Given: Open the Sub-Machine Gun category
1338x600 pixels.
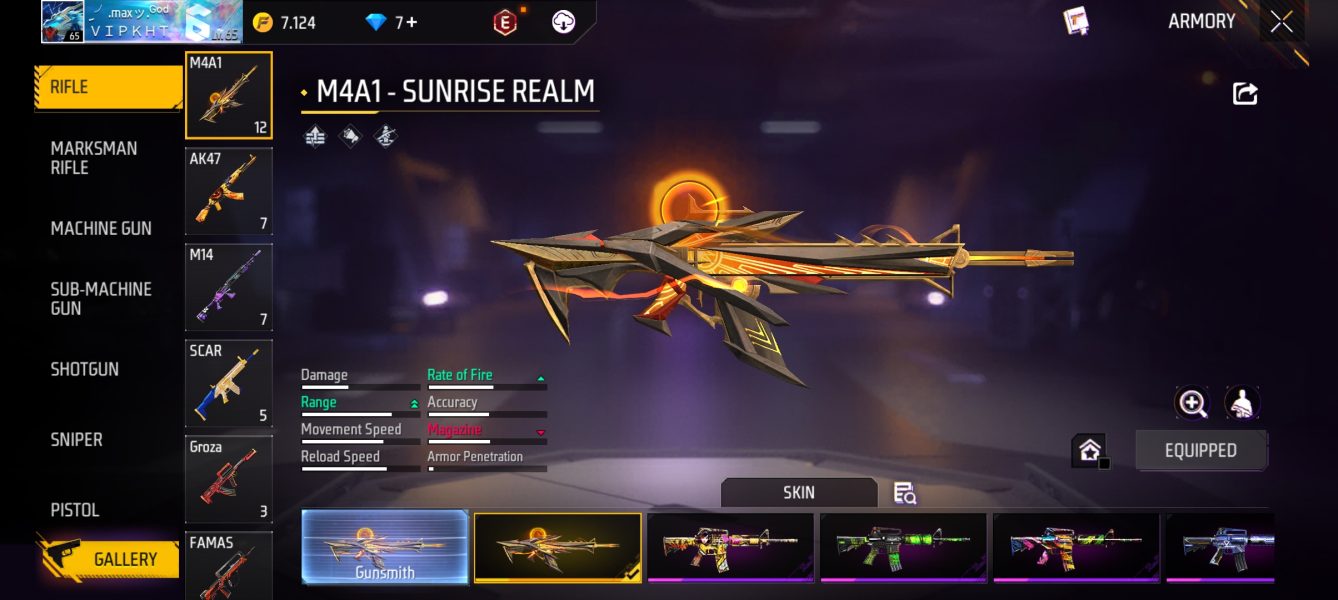Looking at the screenshot, I should pyautogui.click(x=101, y=298).
